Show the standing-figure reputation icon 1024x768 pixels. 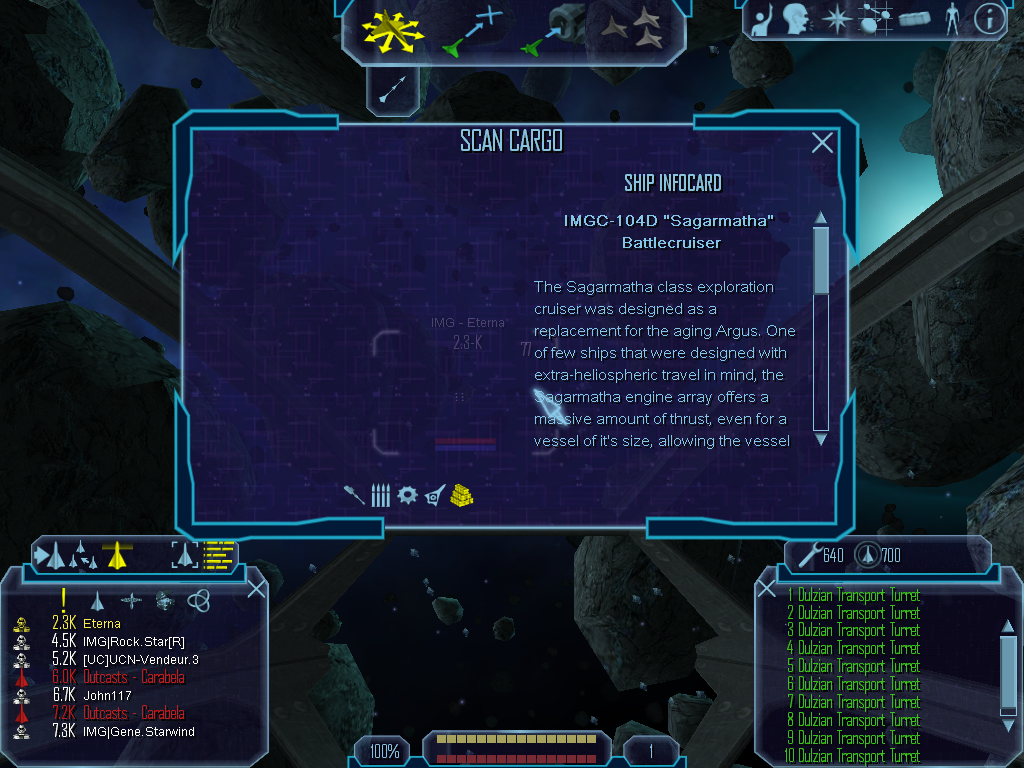point(952,19)
